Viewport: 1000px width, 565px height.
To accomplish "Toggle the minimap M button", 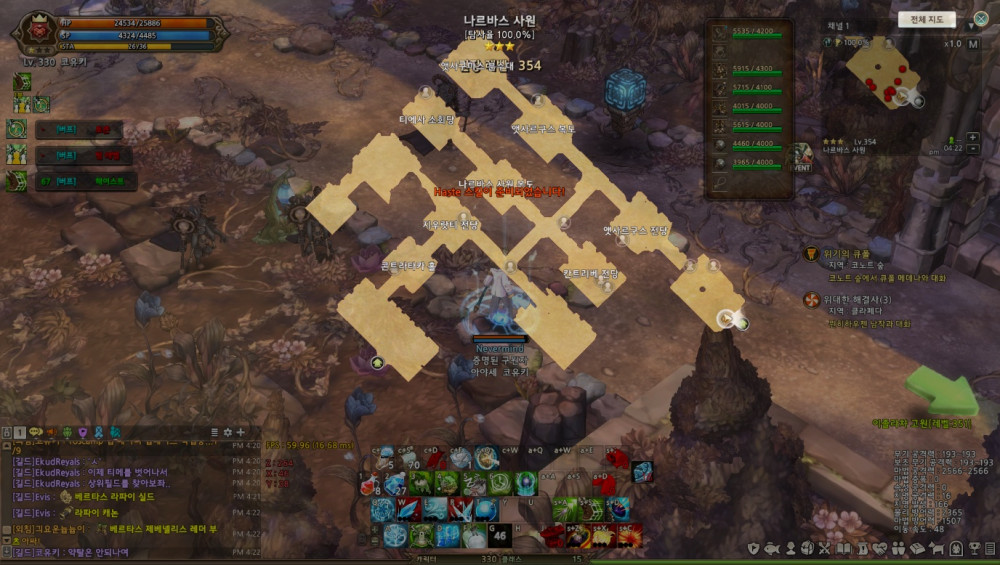I will pos(972,44).
